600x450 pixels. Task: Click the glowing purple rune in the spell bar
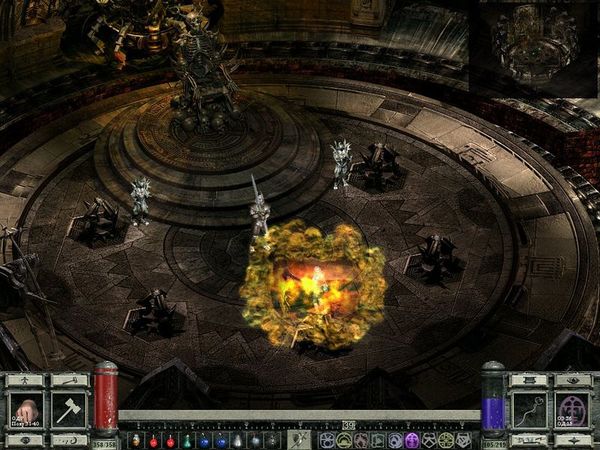pyautogui.click(x=410, y=440)
